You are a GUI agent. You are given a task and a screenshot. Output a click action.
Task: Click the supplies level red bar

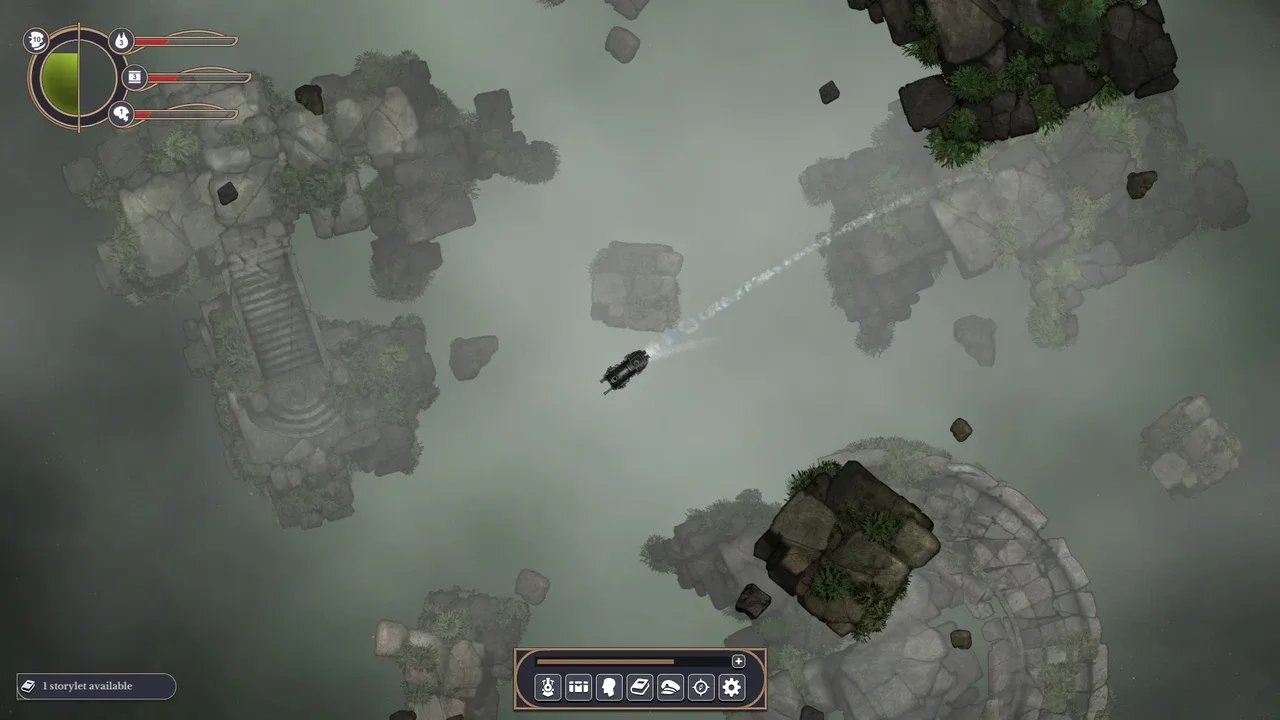165,77
